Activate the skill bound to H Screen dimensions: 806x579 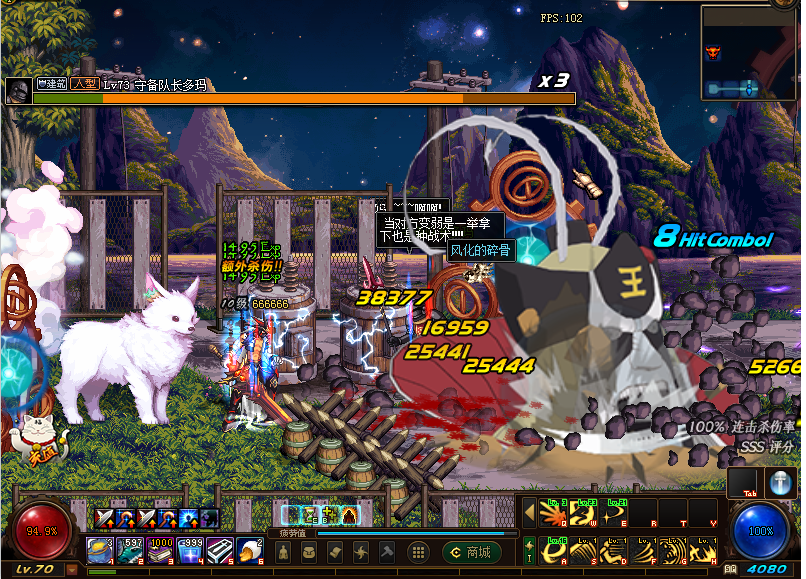pos(704,549)
